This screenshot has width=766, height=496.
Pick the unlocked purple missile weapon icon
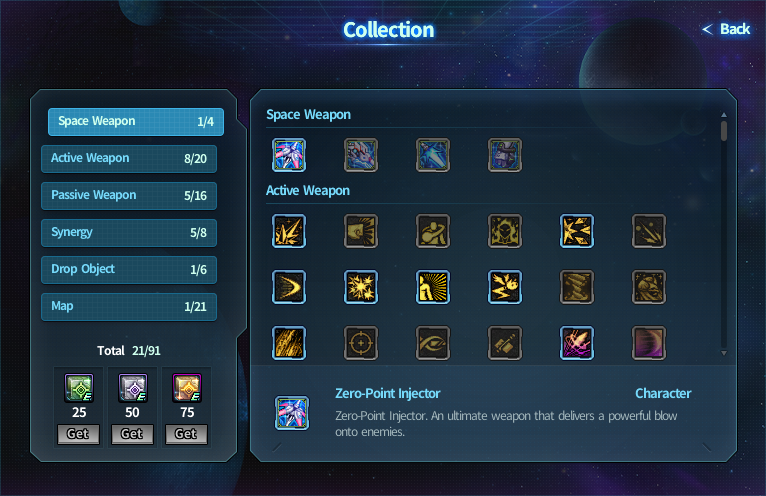pyautogui.click(x=577, y=343)
